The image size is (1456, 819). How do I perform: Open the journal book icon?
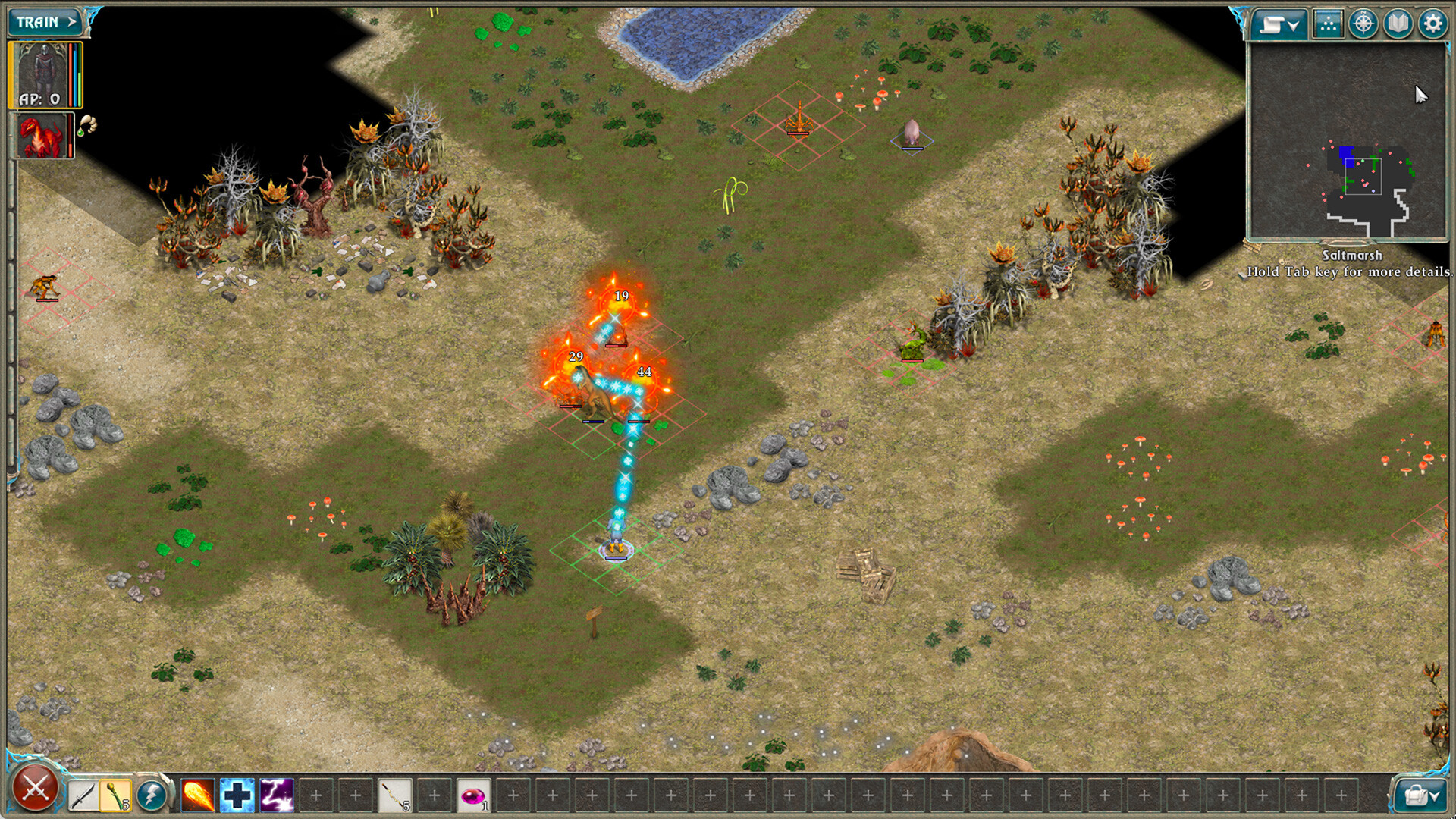[x=1397, y=23]
